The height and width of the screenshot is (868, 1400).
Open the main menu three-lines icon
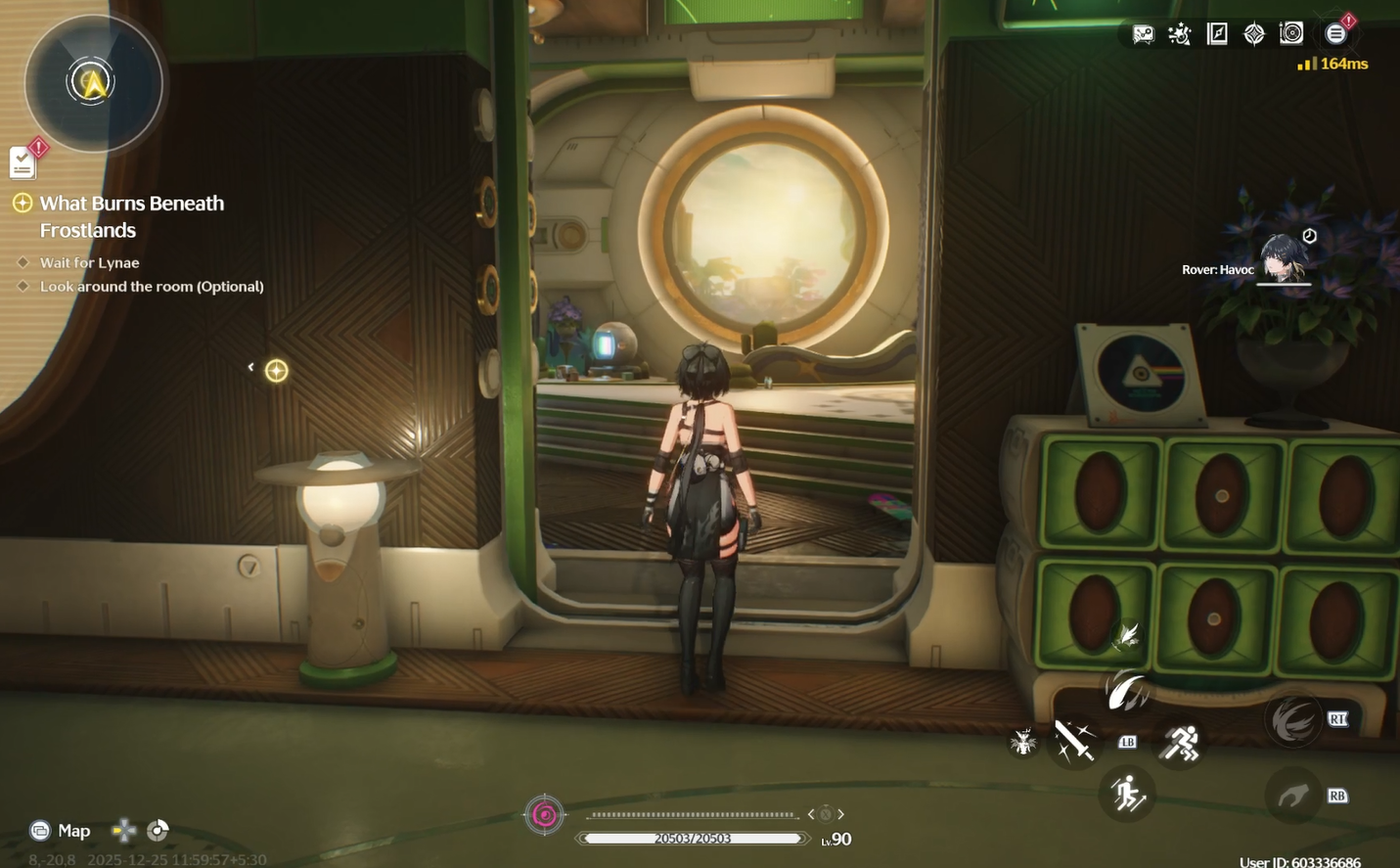[1335, 34]
